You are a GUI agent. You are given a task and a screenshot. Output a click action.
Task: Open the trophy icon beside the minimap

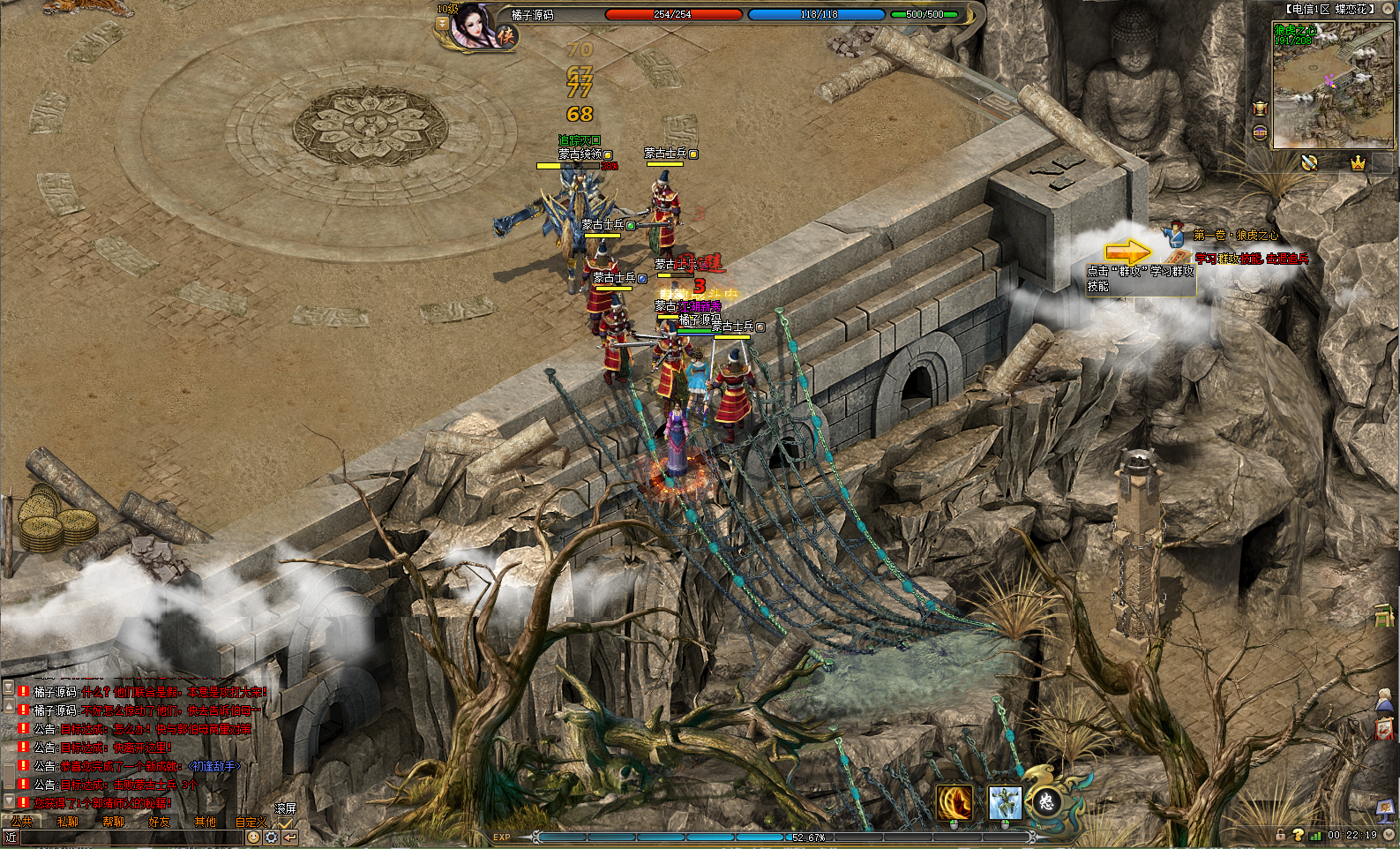click(1260, 108)
